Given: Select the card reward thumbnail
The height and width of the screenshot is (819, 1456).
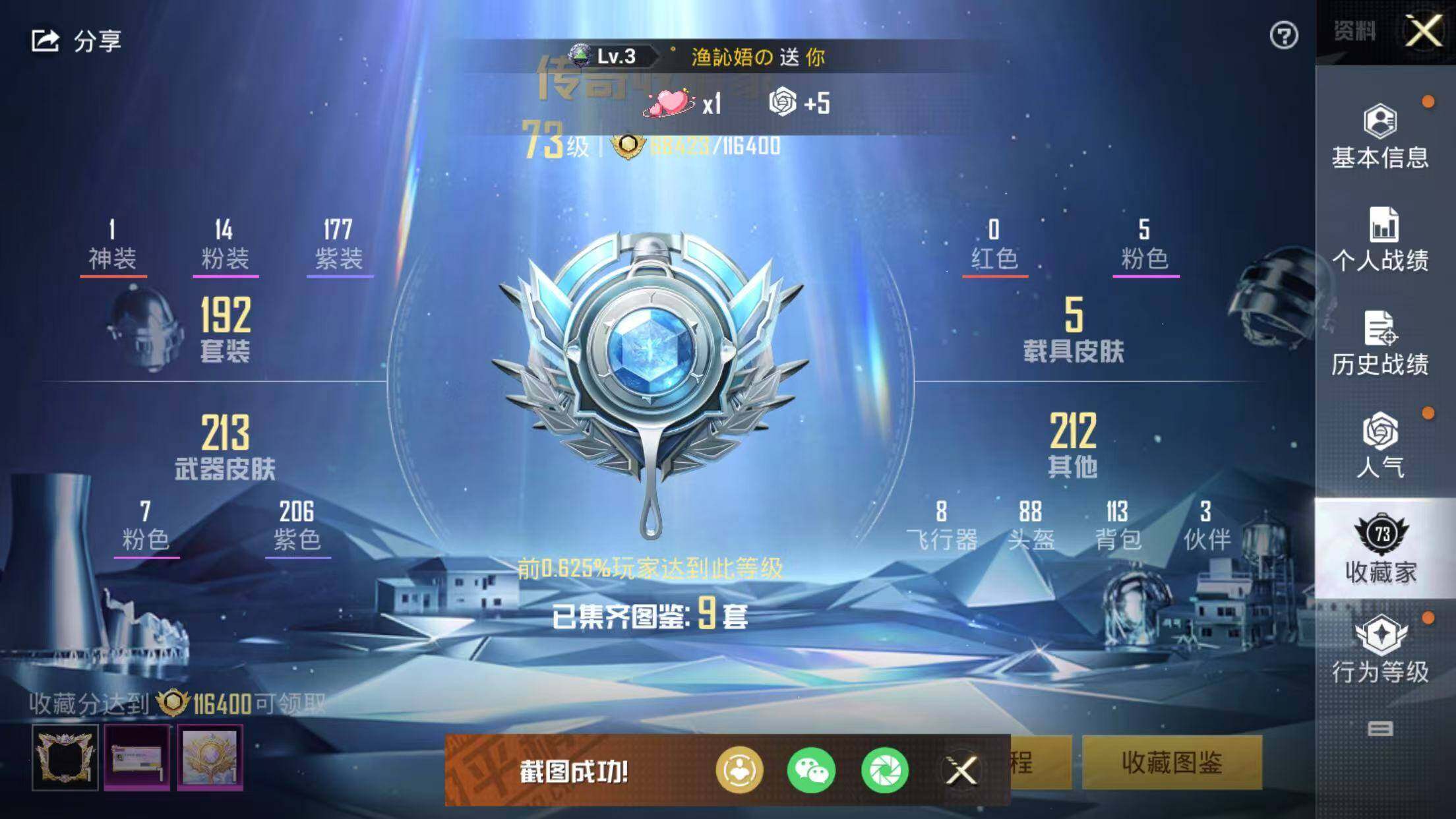Looking at the screenshot, I should point(137,757).
